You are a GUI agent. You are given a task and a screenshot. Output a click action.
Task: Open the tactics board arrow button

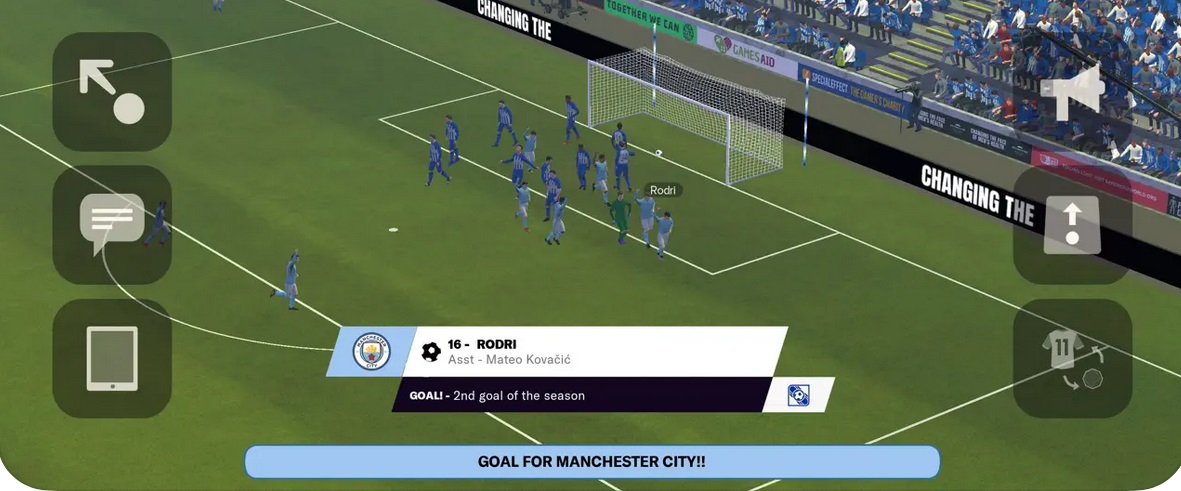pyautogui.click(x=1073, y=224)
